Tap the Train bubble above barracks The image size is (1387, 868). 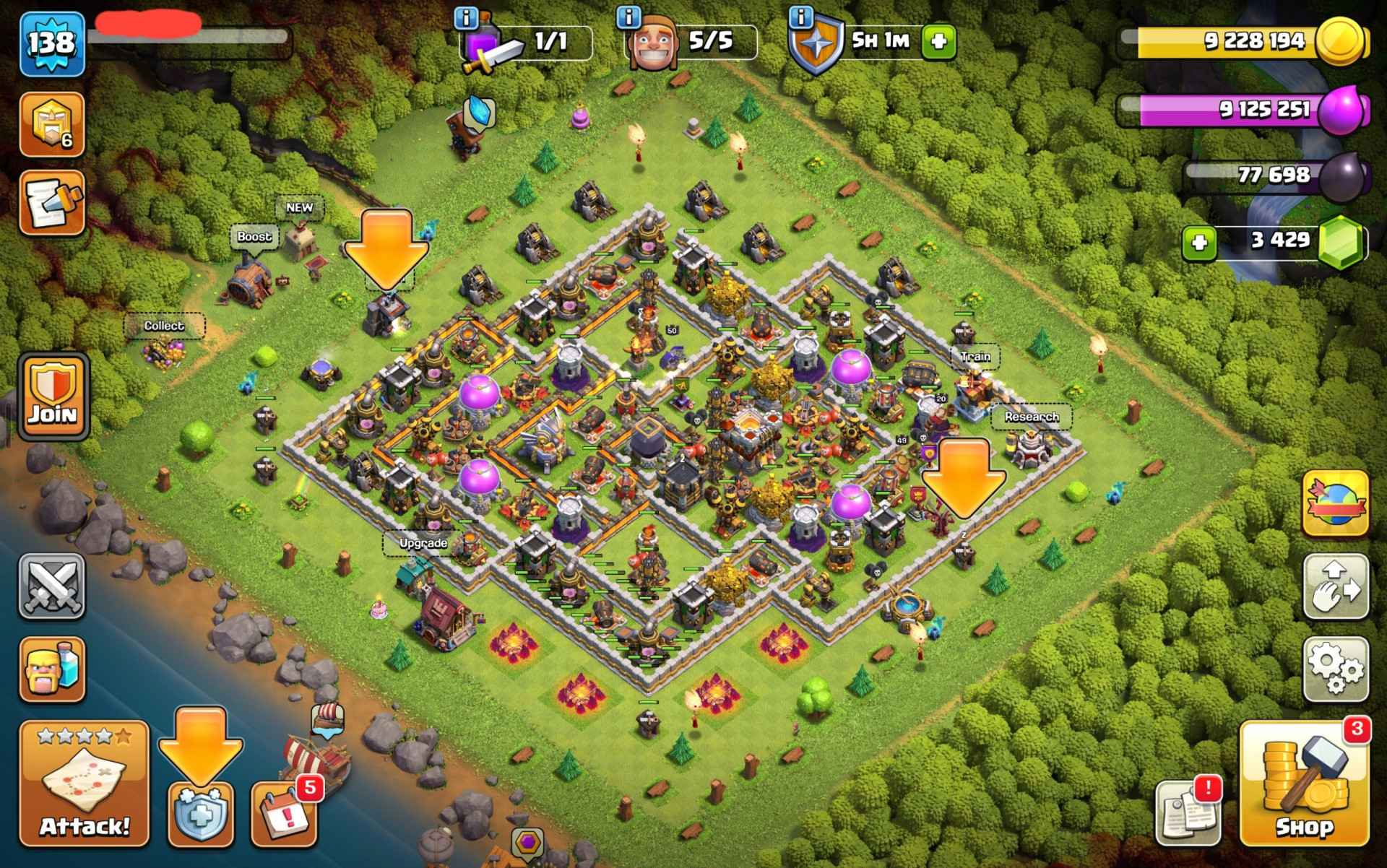975,356
